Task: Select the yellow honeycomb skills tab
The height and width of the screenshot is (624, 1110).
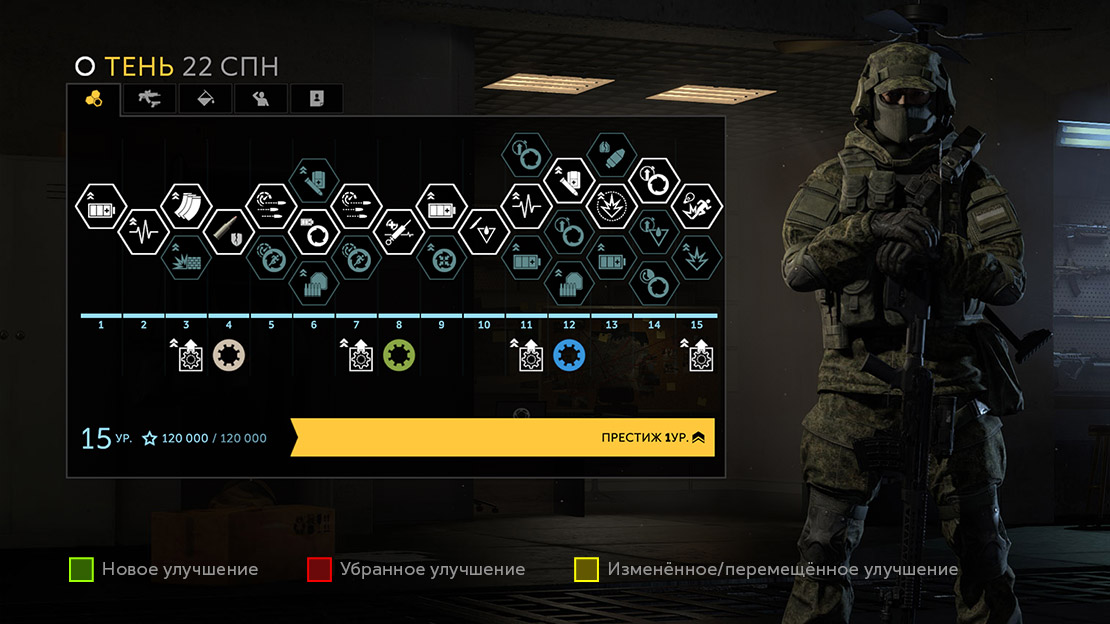Action: [94, 98]
